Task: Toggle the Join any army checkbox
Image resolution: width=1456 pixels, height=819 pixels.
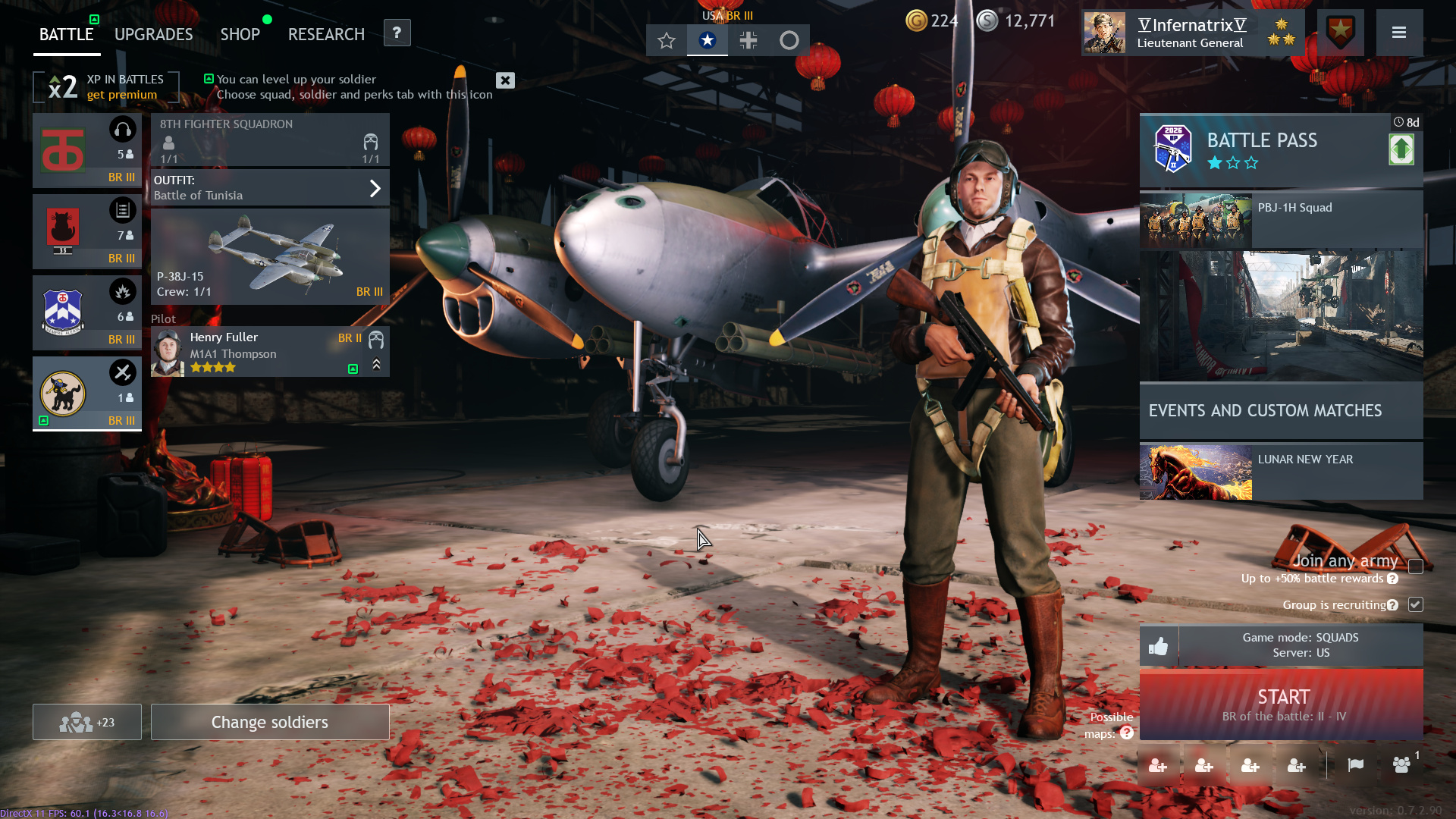Action: (1415, 566)
